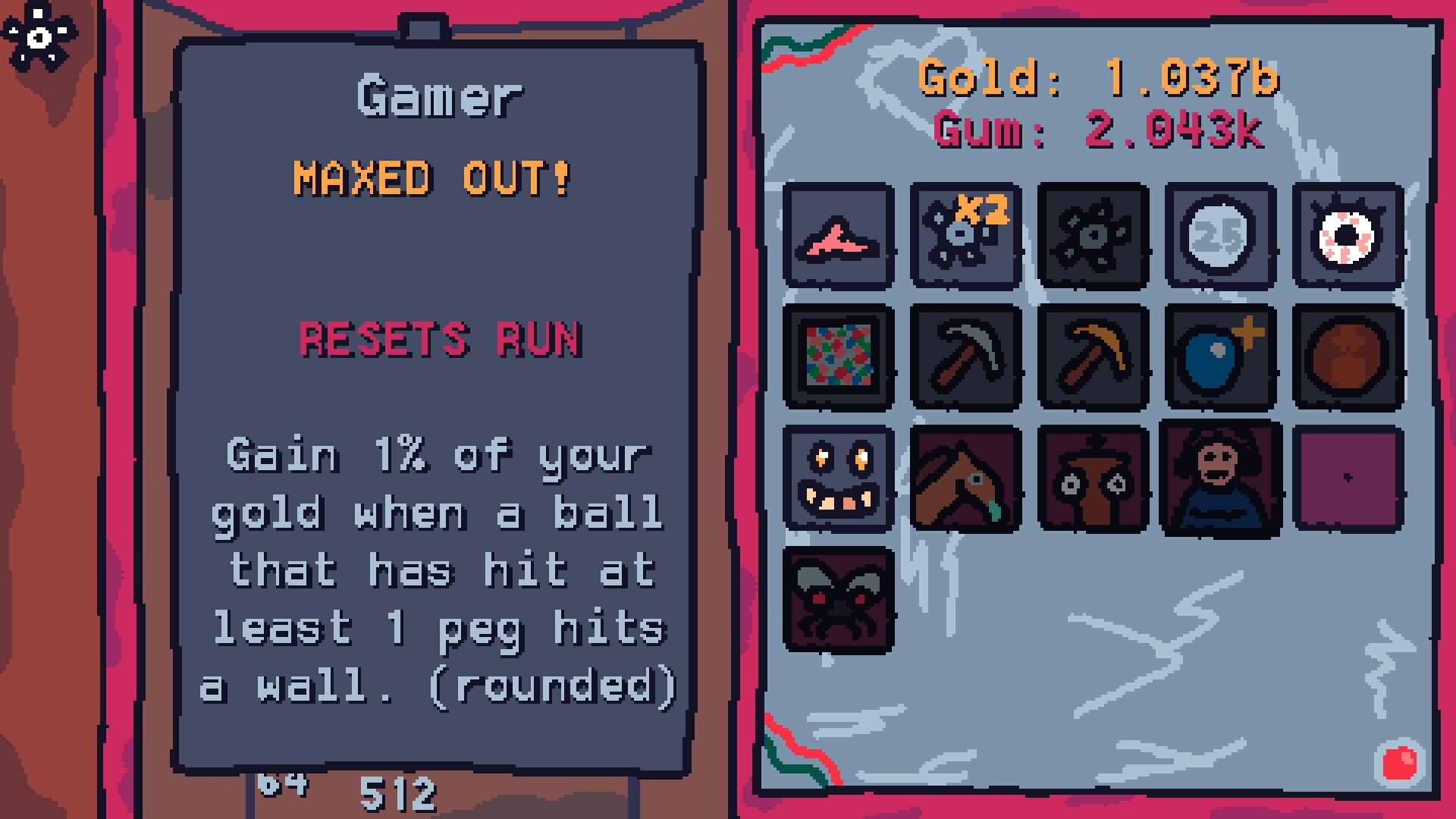This screenshot has height=819, width=1456.
Task: Click the bloodshot eyeball upgrade
Action: tap(1347, 235)
